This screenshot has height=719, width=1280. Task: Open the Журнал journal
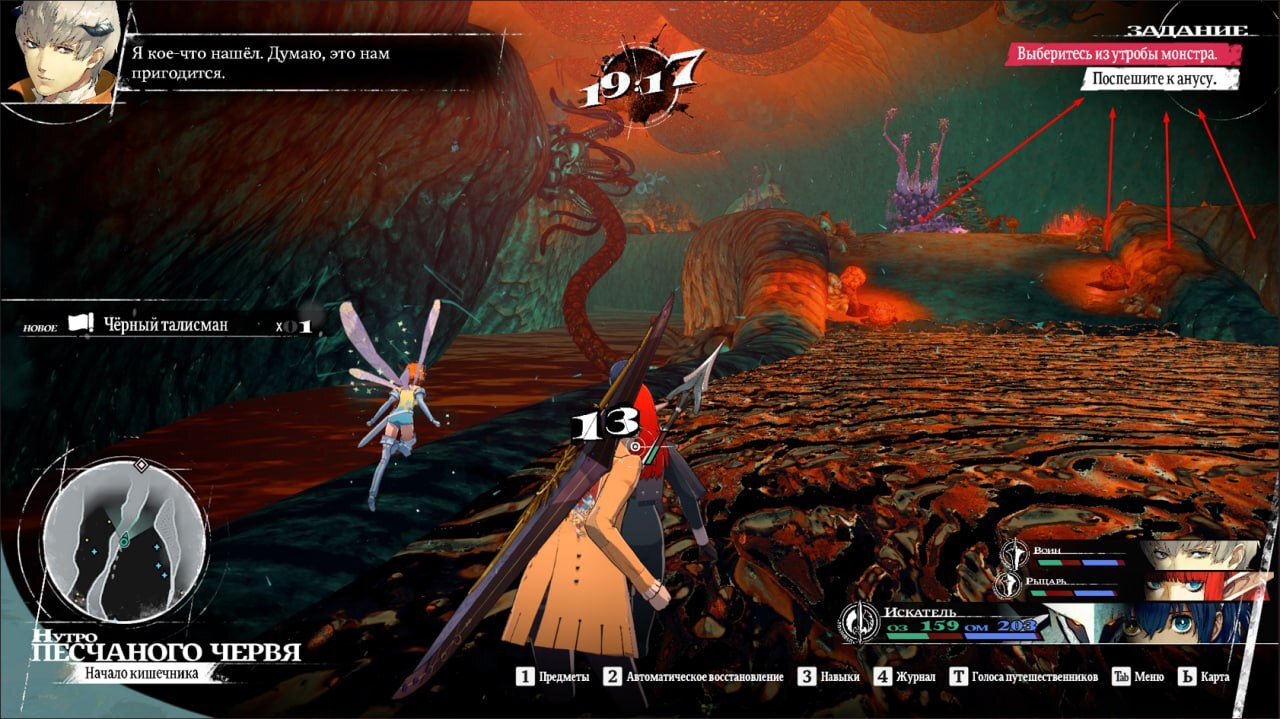pos(905,677)
